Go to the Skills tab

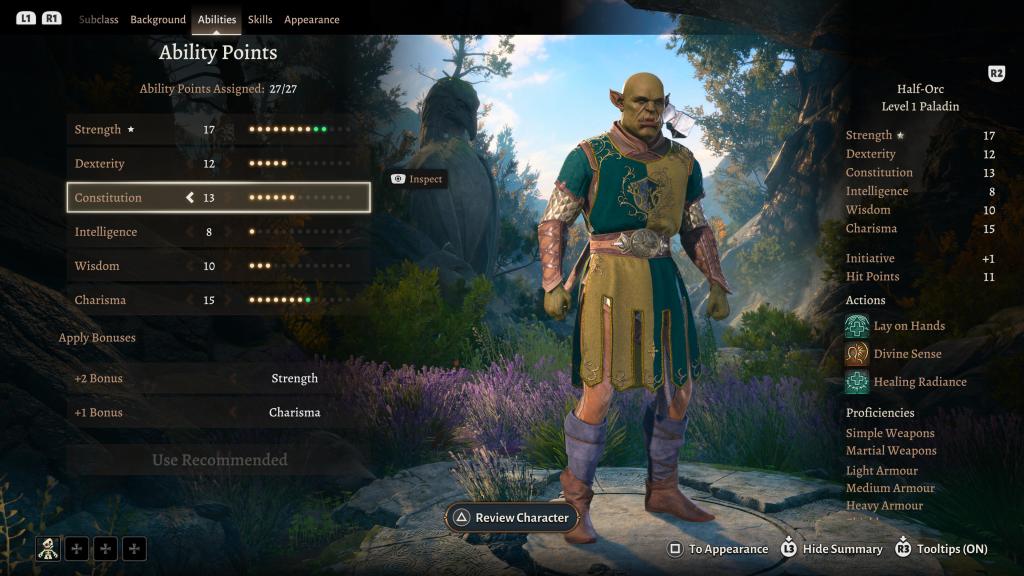point(260,20)
